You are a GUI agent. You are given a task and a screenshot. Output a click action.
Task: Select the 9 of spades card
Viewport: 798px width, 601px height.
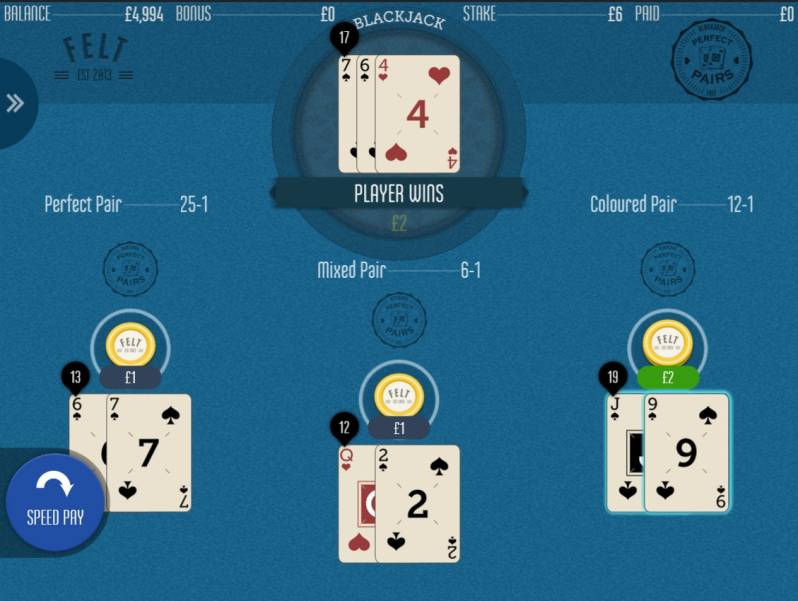(x=687, y=453)
